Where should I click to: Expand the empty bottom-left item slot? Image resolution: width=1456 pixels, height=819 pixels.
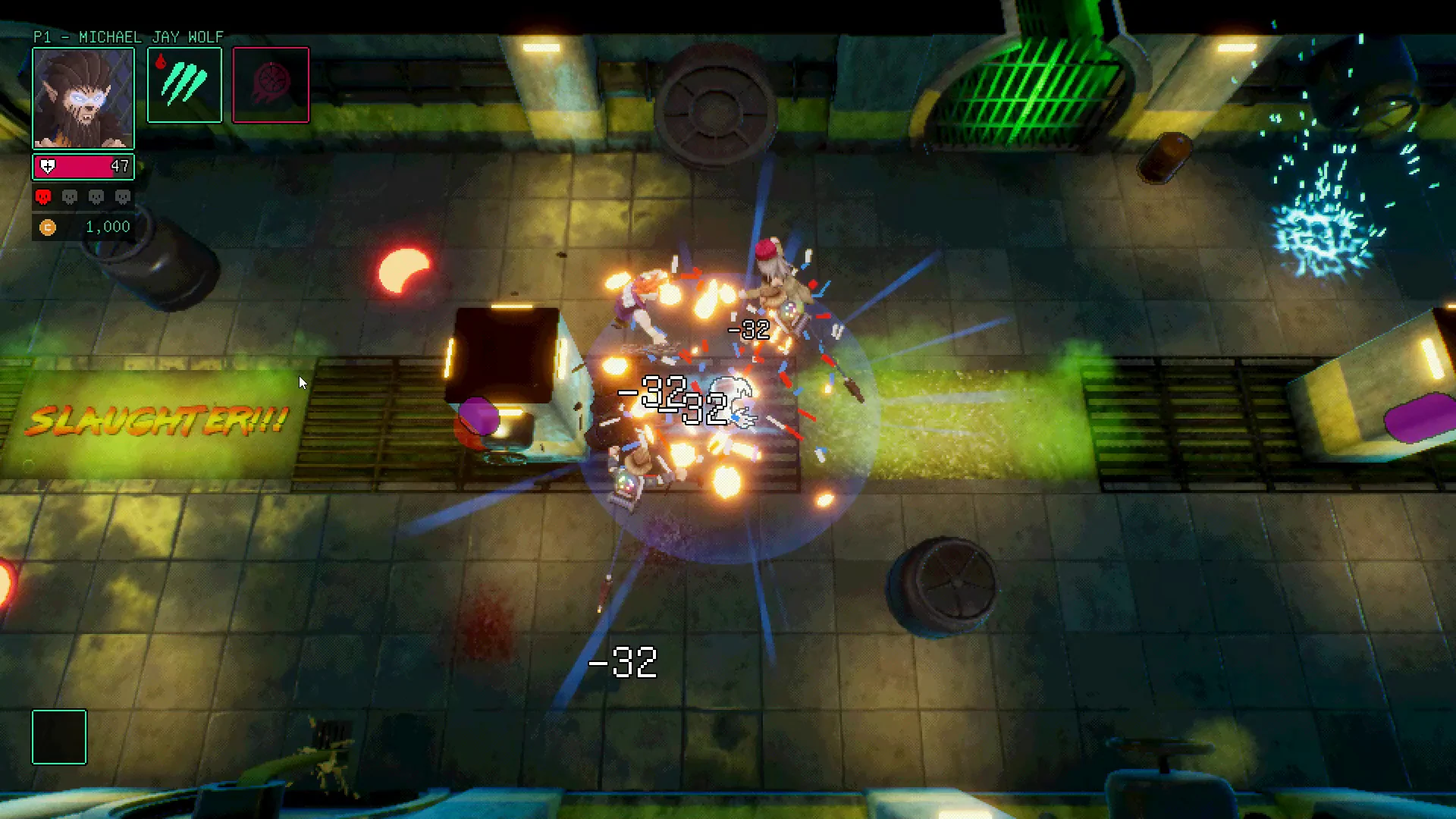click(58, 737)
